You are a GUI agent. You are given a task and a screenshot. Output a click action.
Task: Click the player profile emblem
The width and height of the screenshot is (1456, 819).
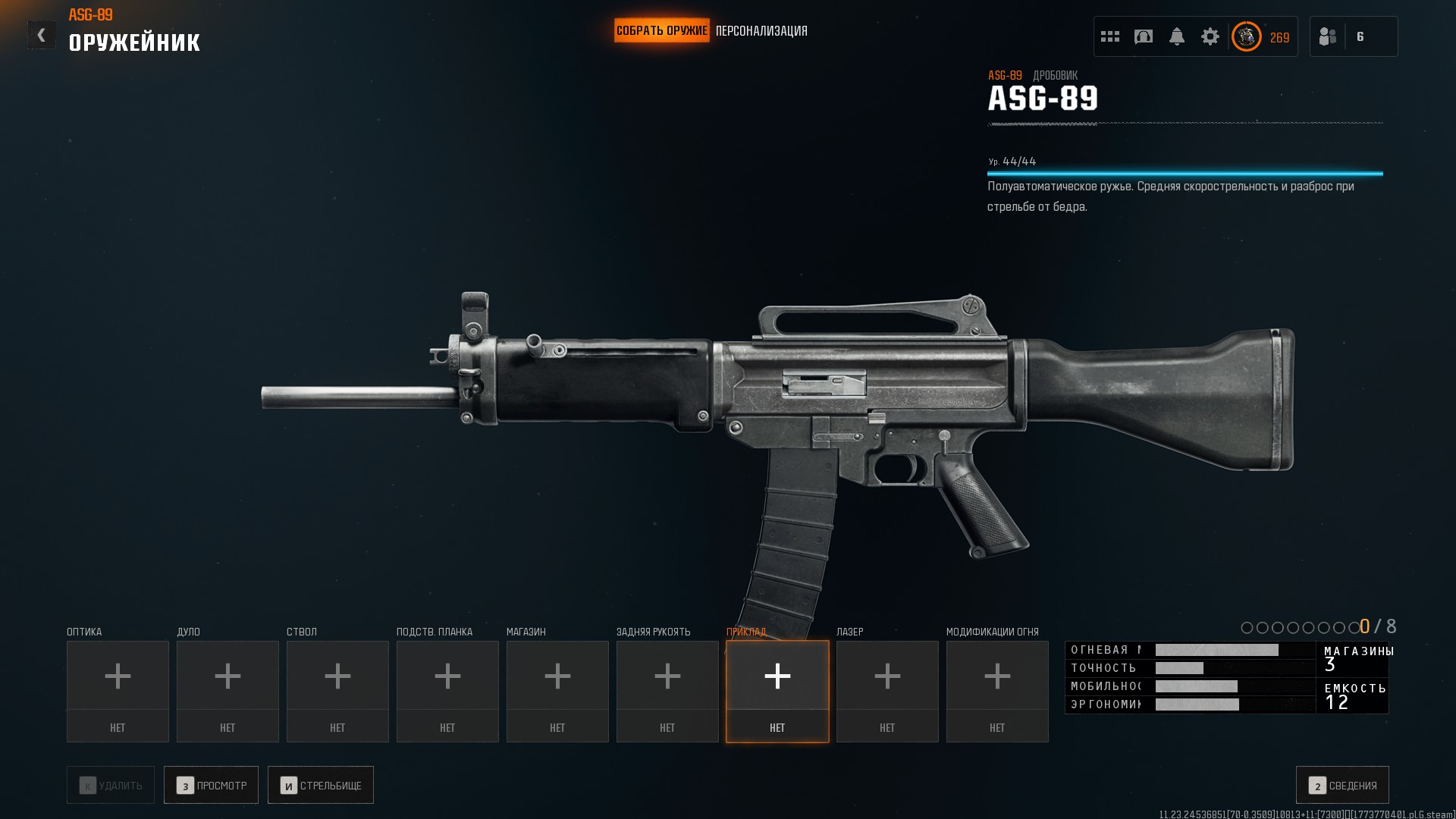(x=1246, y=36)
